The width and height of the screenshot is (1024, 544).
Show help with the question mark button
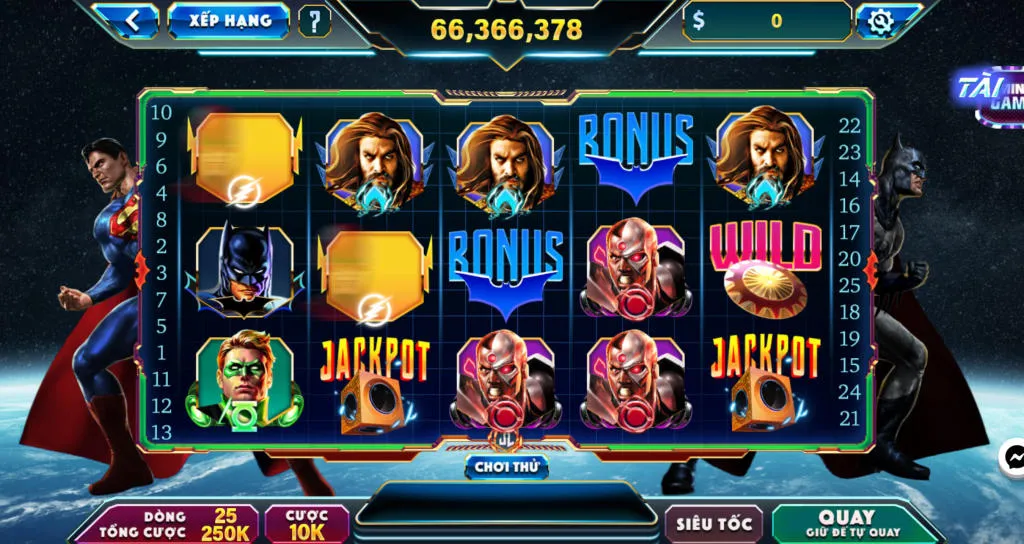[314, 21]
